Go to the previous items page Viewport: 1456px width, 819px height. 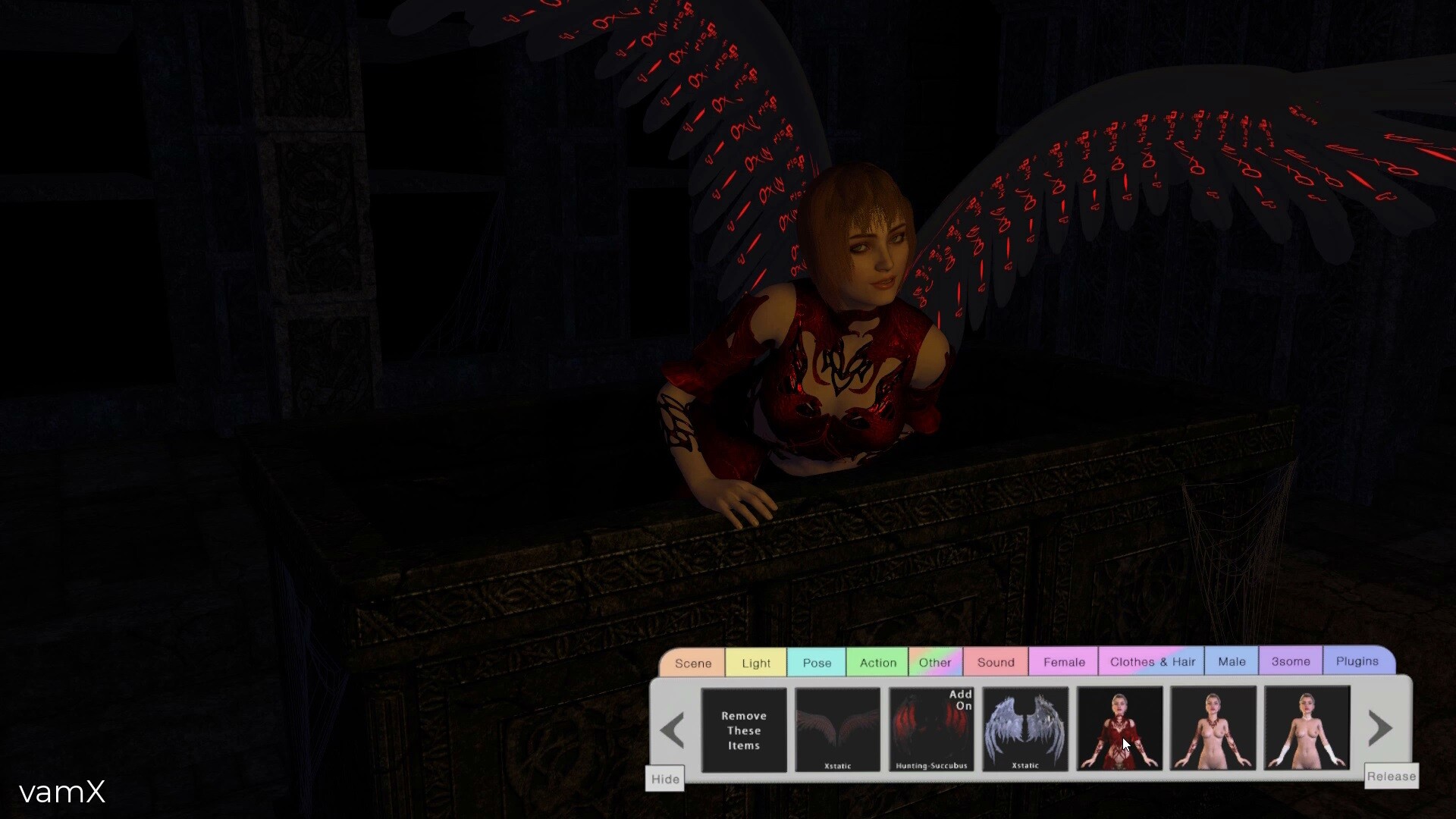coord(673,730)
